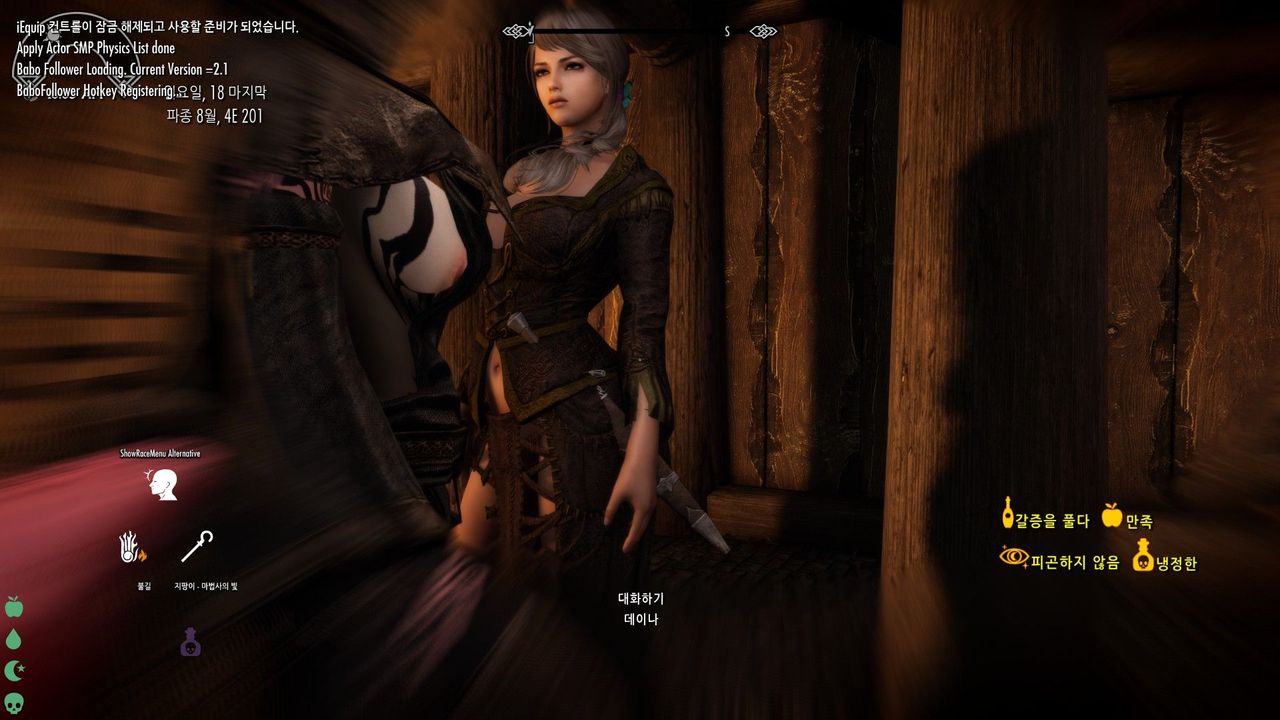This screenshot has height=720, width=1280.
Task: Select the ShowRaceMenu Alternative head icon
Action: click(x=160, y=485)
